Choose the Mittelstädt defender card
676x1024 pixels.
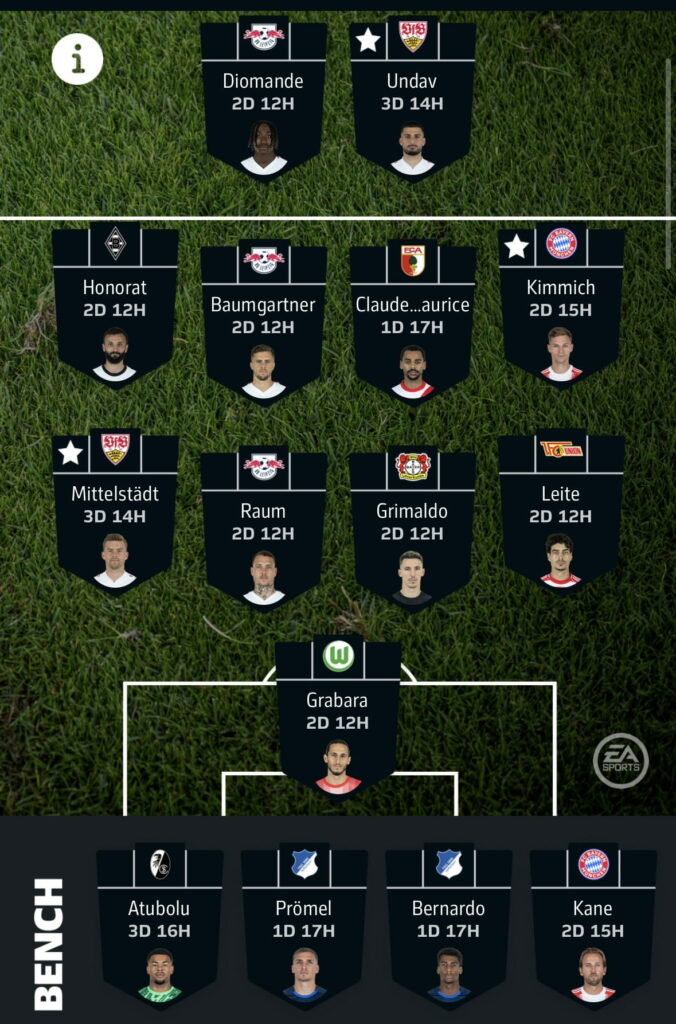pyautogui.click(x=115, y=510)
